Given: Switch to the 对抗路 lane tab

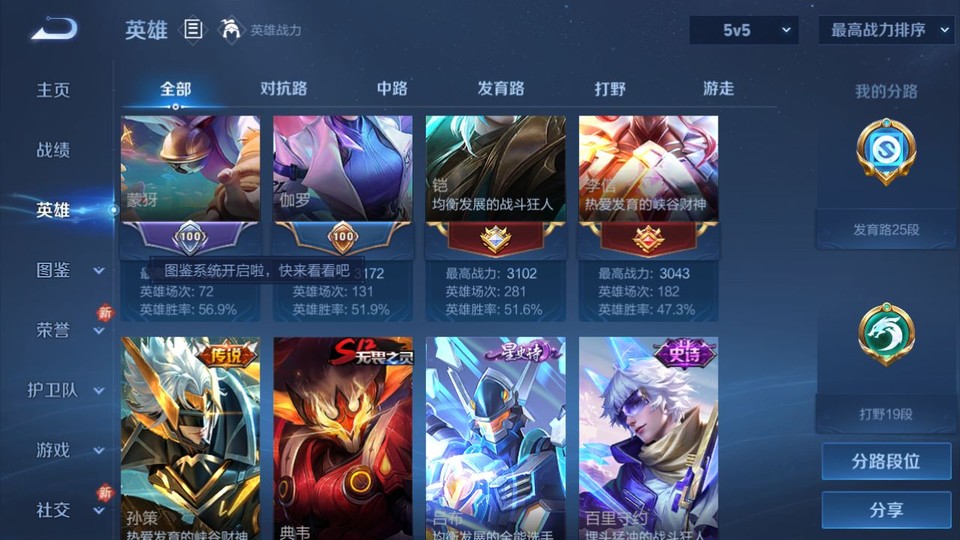Looking at the screenshot, I should pos(284,89).
